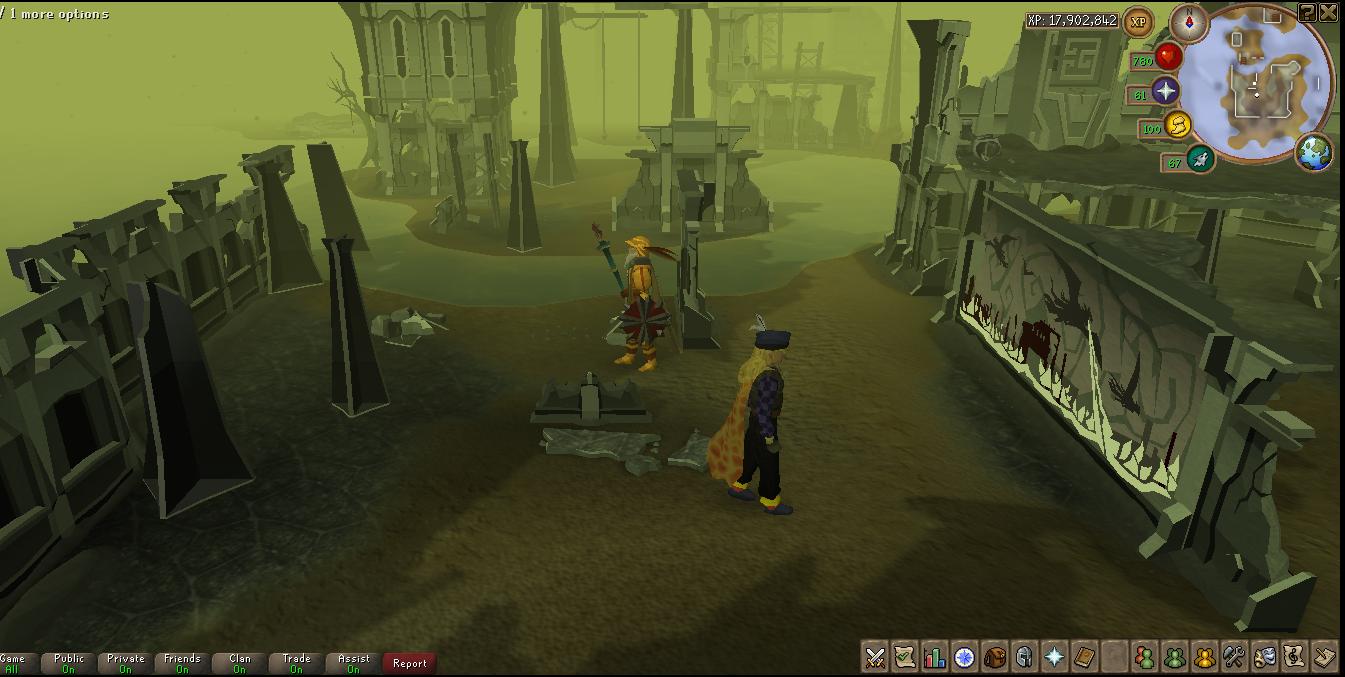Click the red Report button

coord(409,663)
